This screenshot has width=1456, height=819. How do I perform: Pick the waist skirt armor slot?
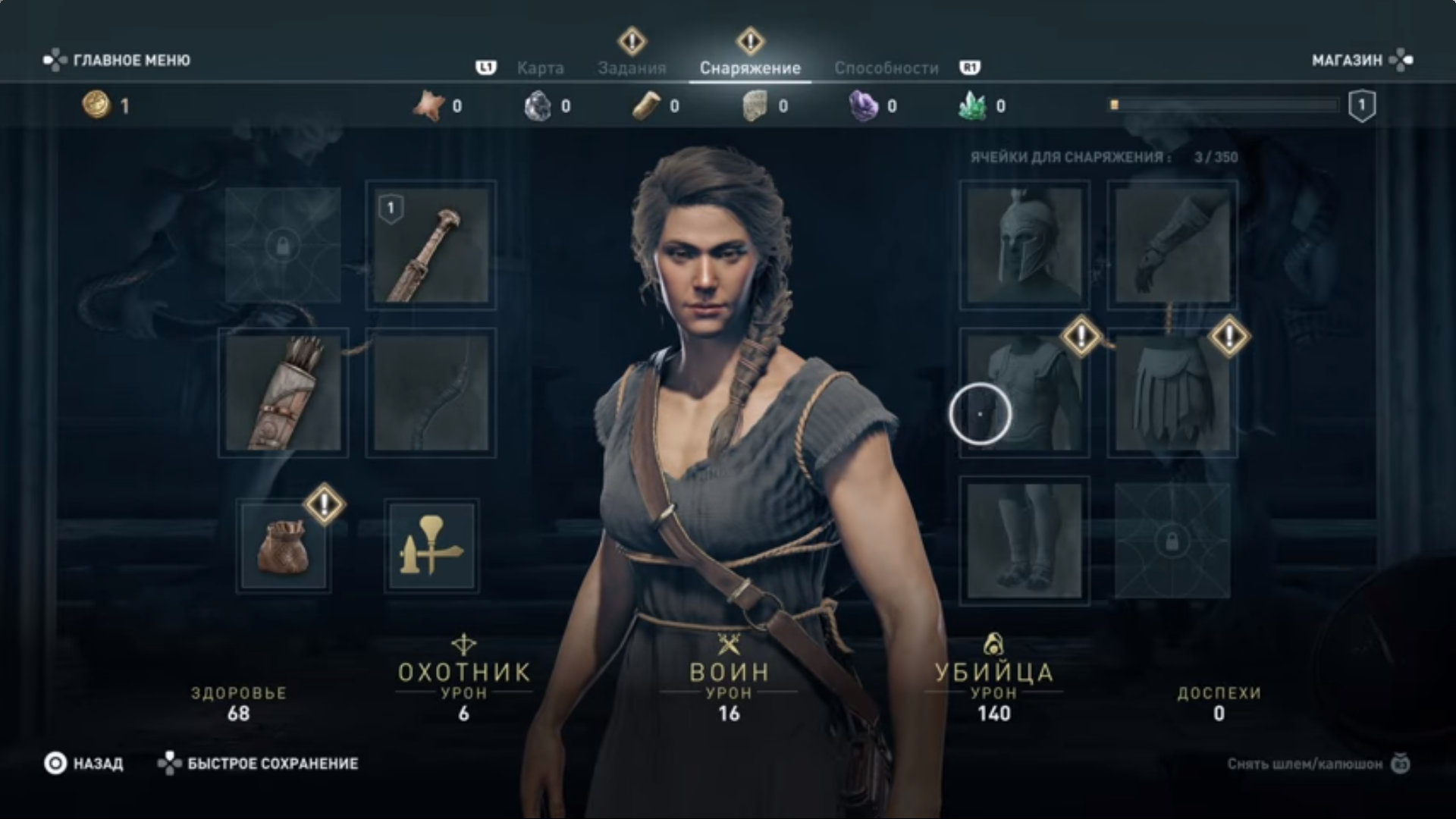1172,393
